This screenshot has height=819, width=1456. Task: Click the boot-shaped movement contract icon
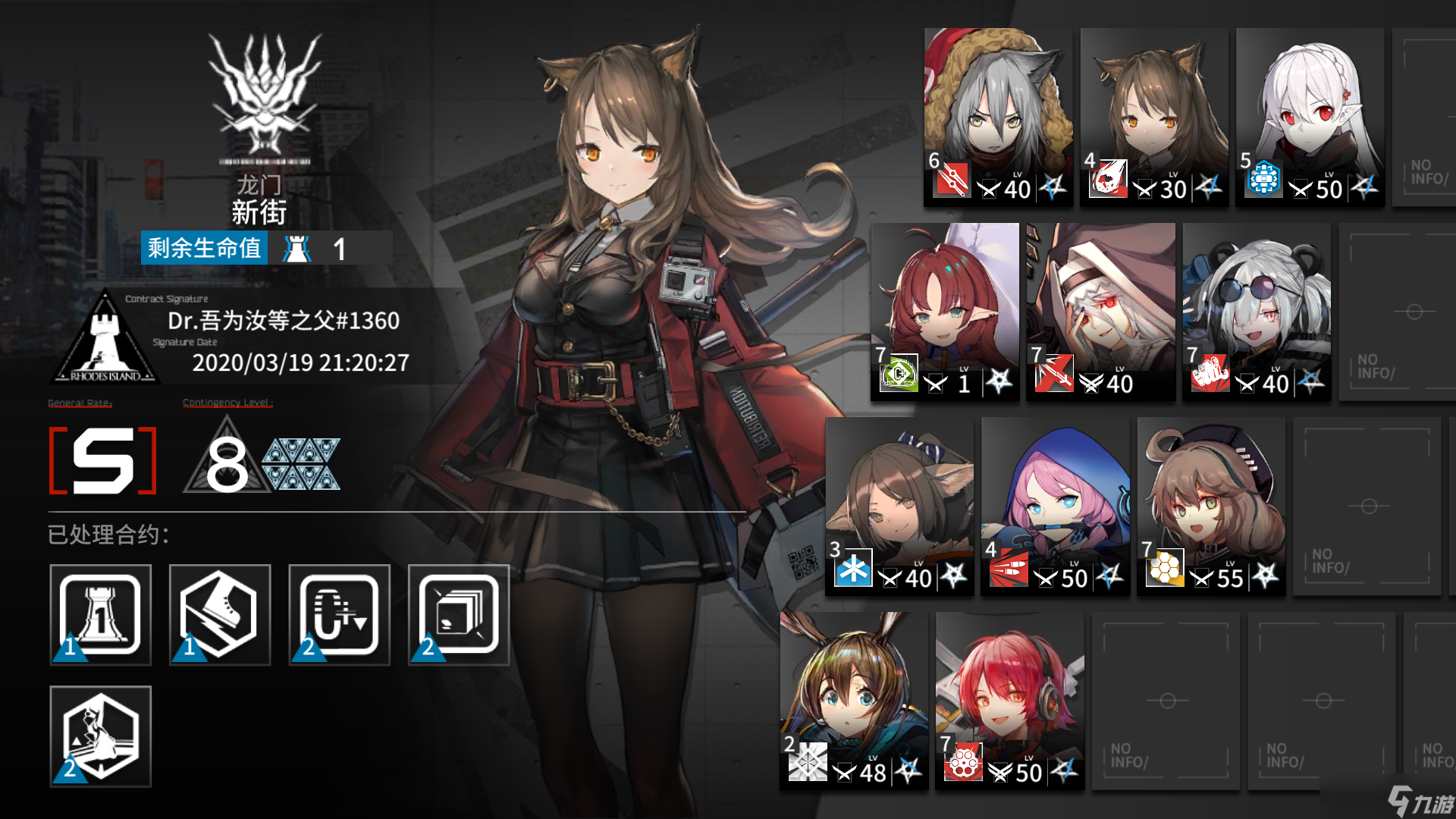coord(219,614)
